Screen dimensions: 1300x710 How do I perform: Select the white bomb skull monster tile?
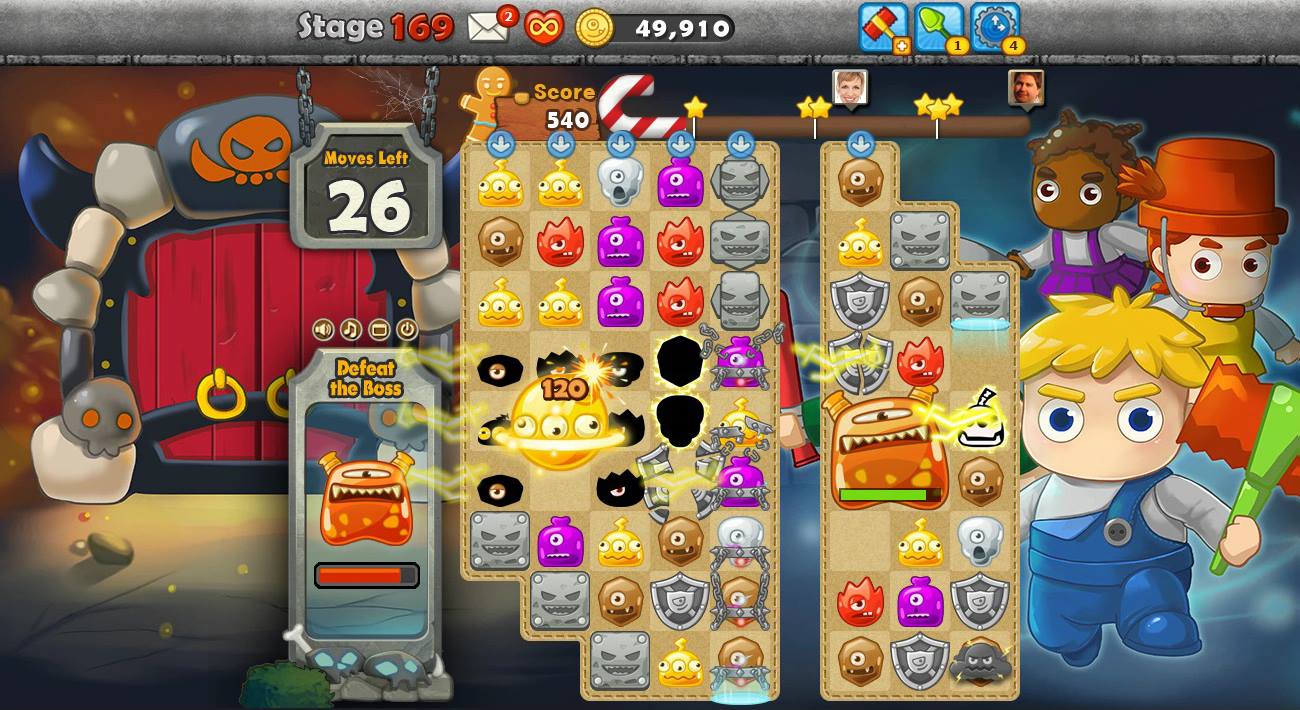click(980, 422)
